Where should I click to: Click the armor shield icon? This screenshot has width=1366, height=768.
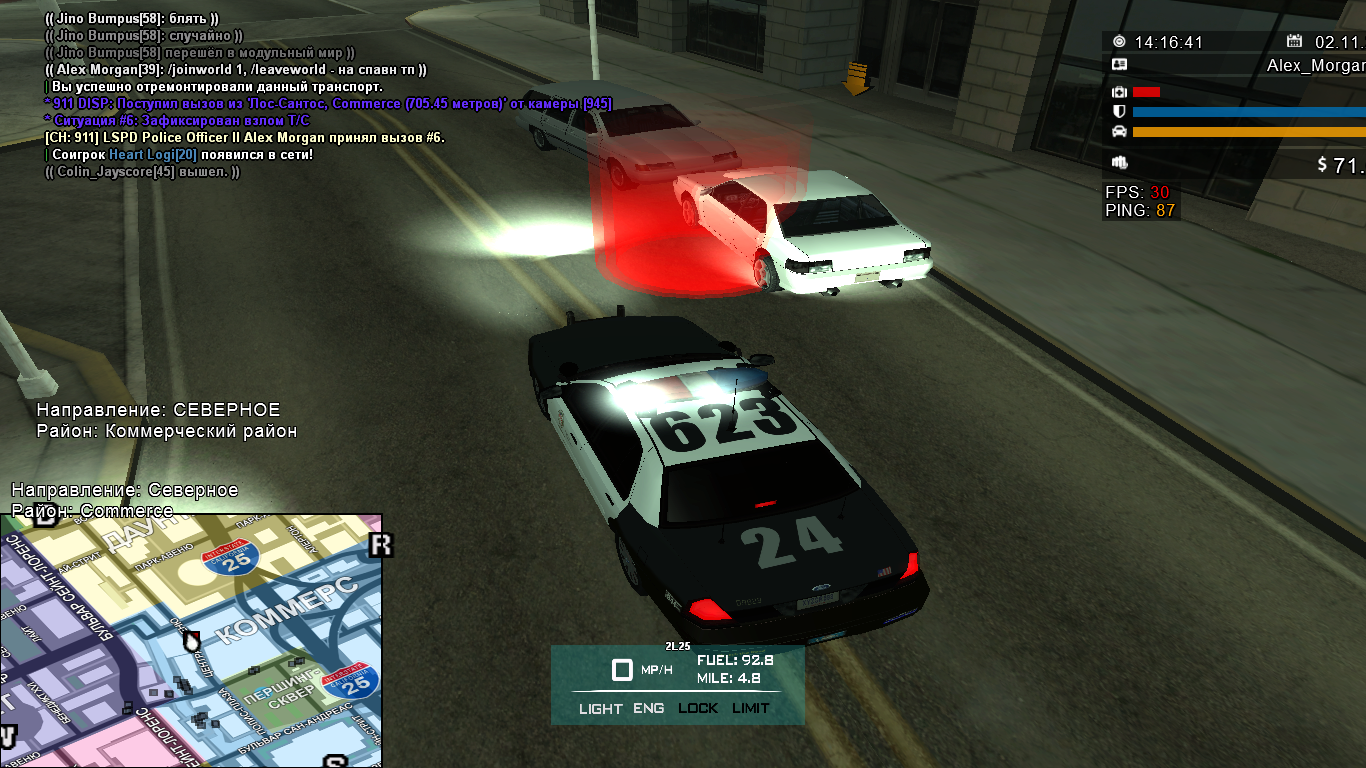click(1119, 112)
